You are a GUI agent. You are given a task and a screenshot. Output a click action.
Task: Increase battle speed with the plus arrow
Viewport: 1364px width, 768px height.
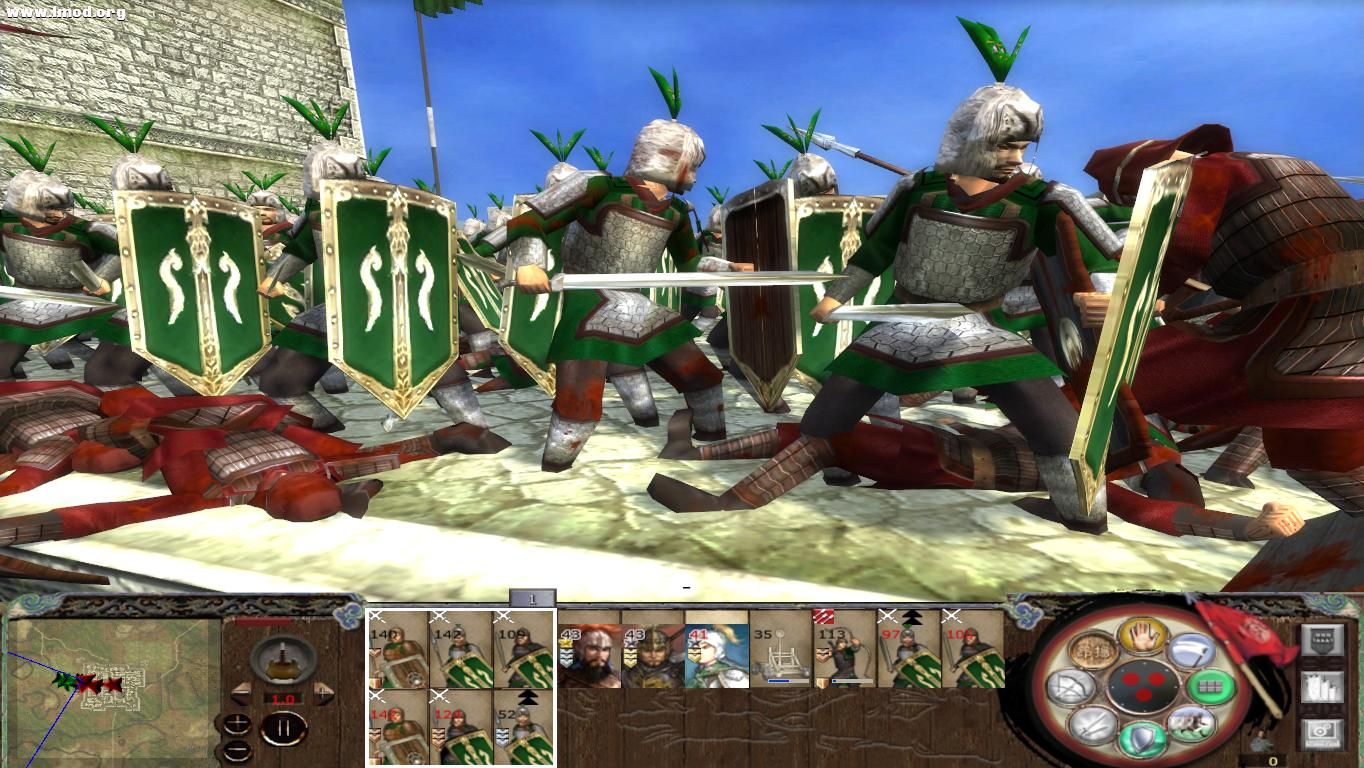point(322,692)
